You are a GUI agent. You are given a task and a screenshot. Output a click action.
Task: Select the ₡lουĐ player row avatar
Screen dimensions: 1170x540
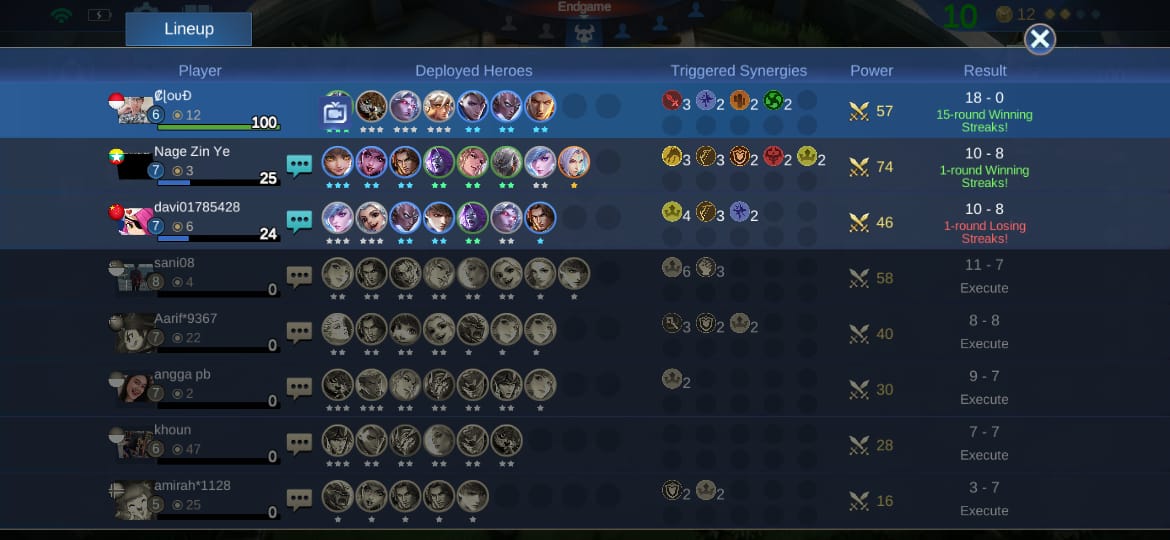point(133,108)
